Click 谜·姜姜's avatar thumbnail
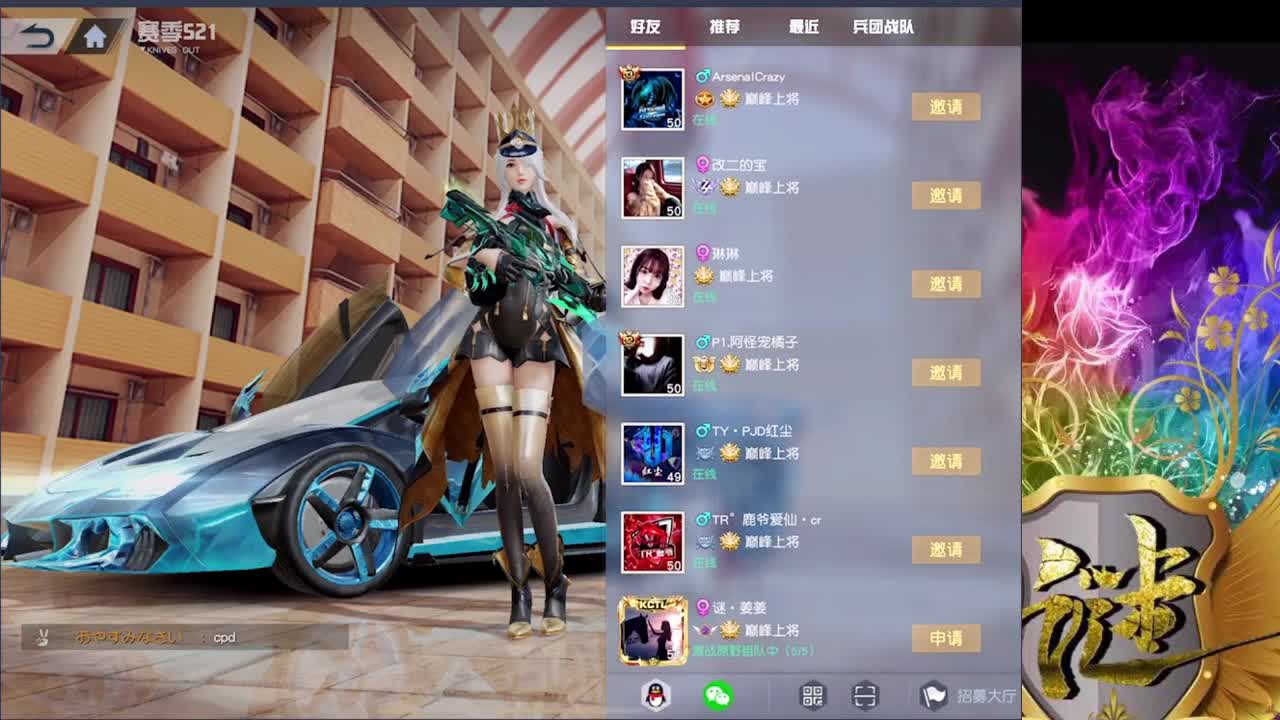Viewport: 1280px width, 720px height. point(652,630)
